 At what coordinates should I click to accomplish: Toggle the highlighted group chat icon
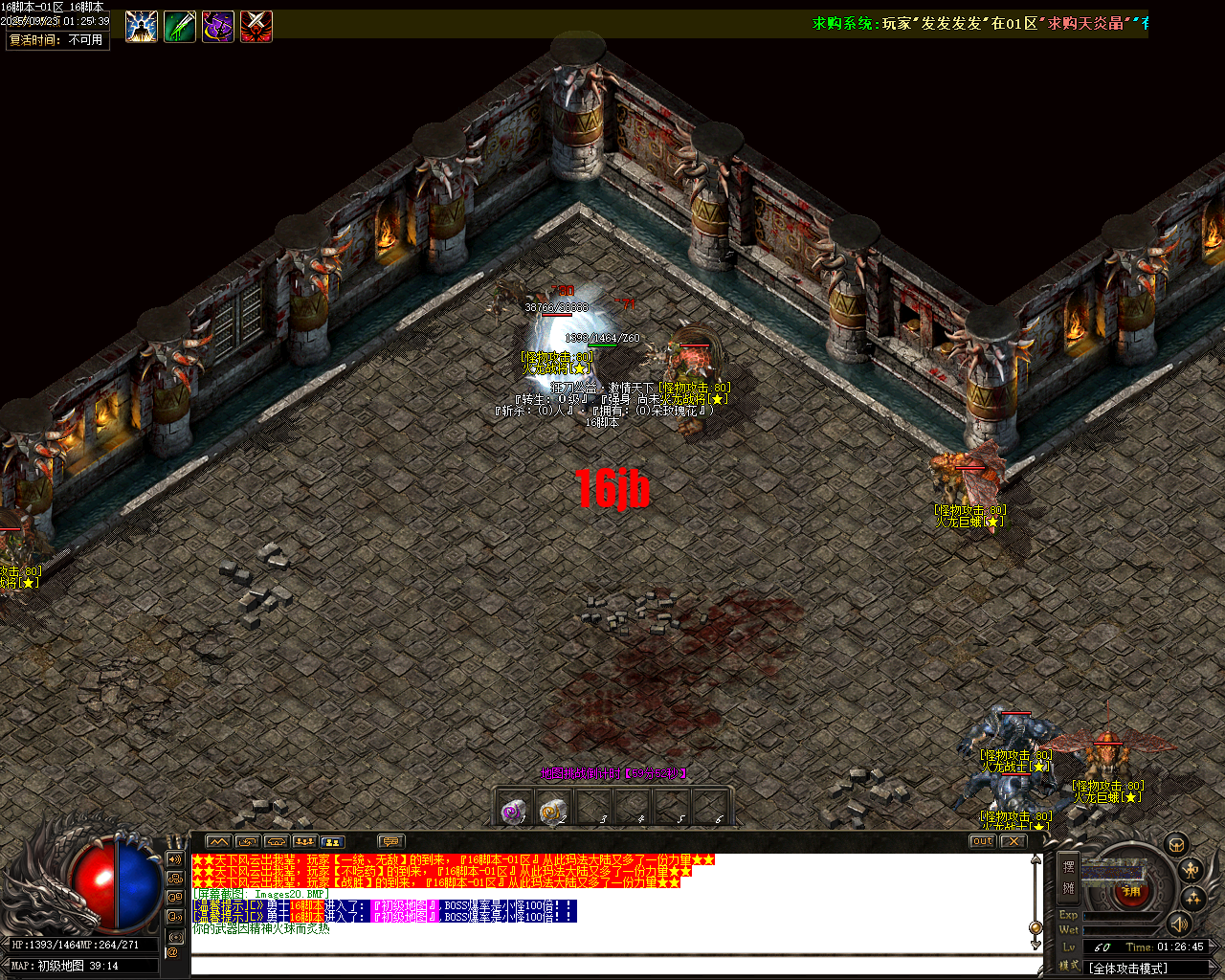tap(335, 841)
